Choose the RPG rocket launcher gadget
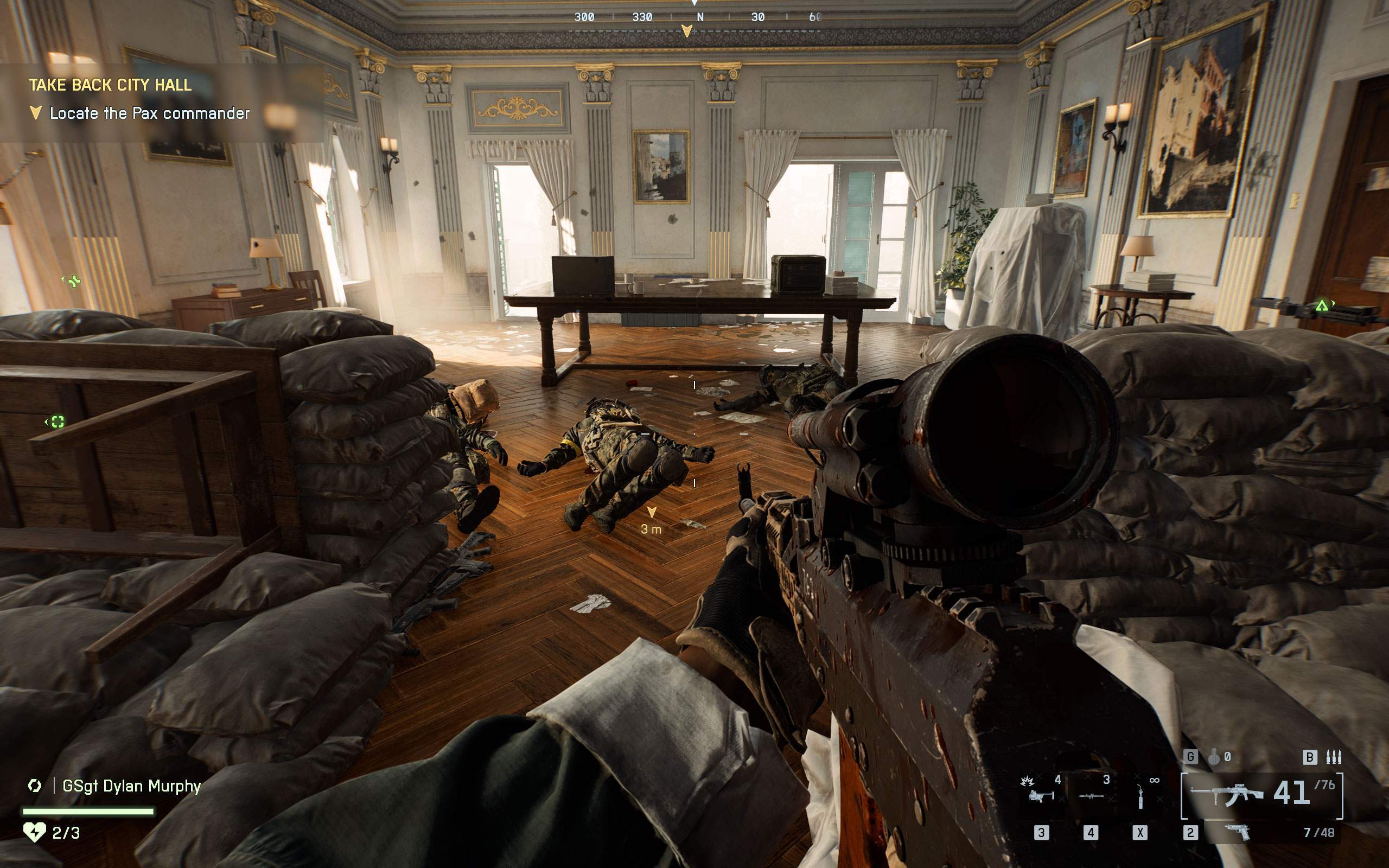The width and height of the screenshot is (1389, 868). point(1091,795)
